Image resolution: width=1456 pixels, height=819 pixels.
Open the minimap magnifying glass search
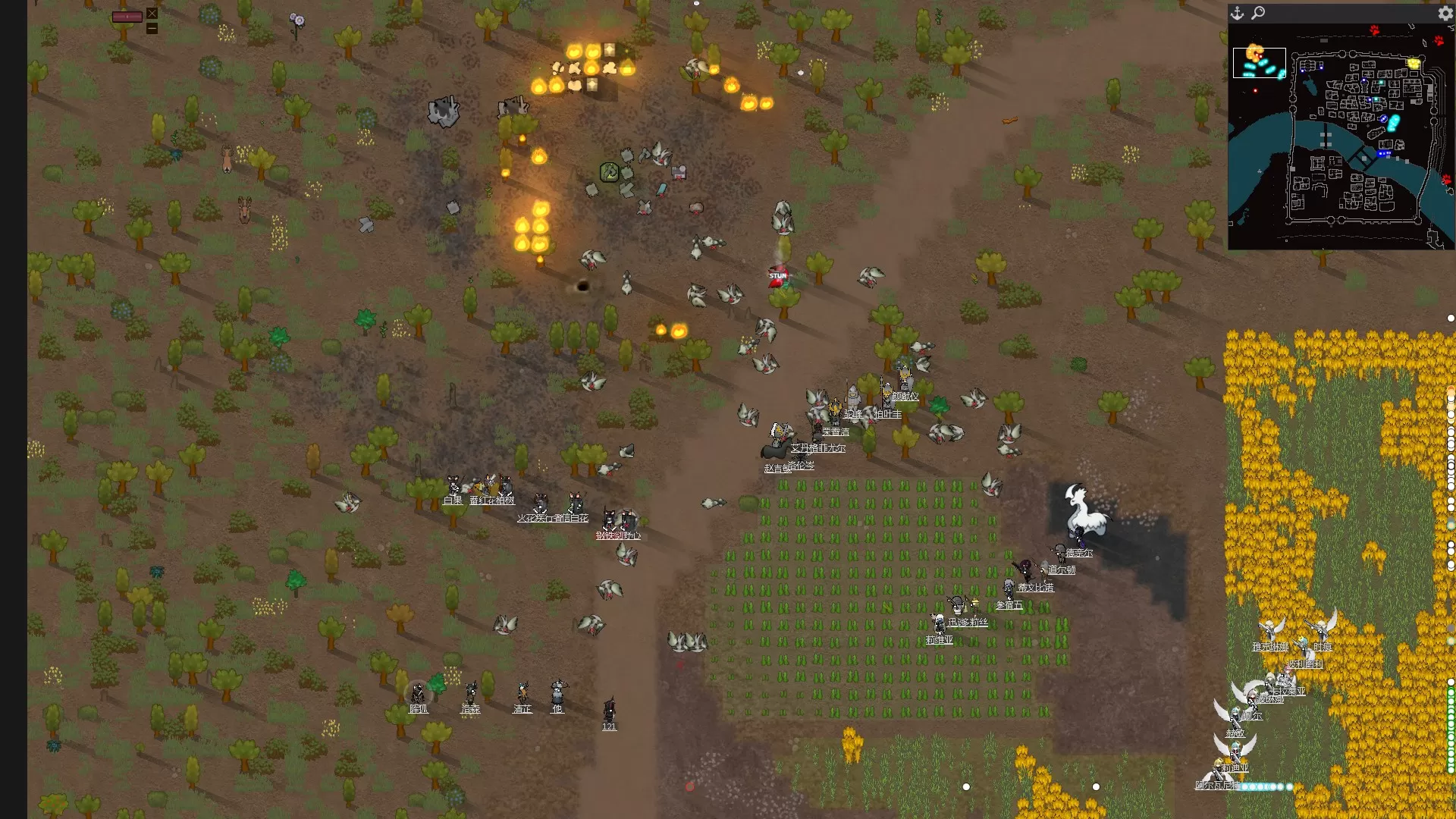(1258, 13)
